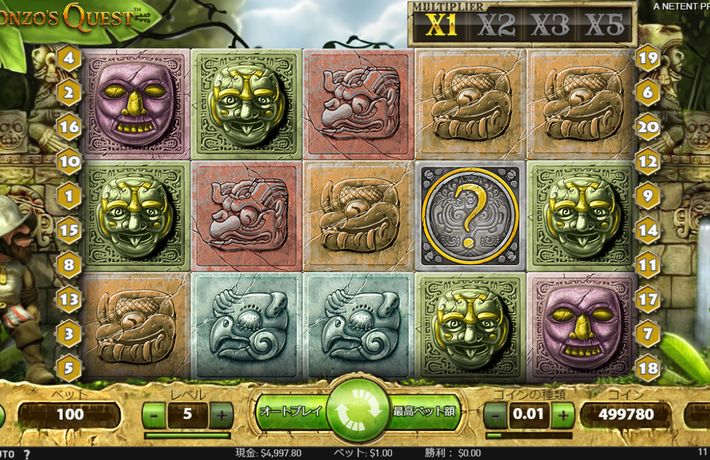Select payline number 18 marker

pyautogui.click(x=648, y=365)
